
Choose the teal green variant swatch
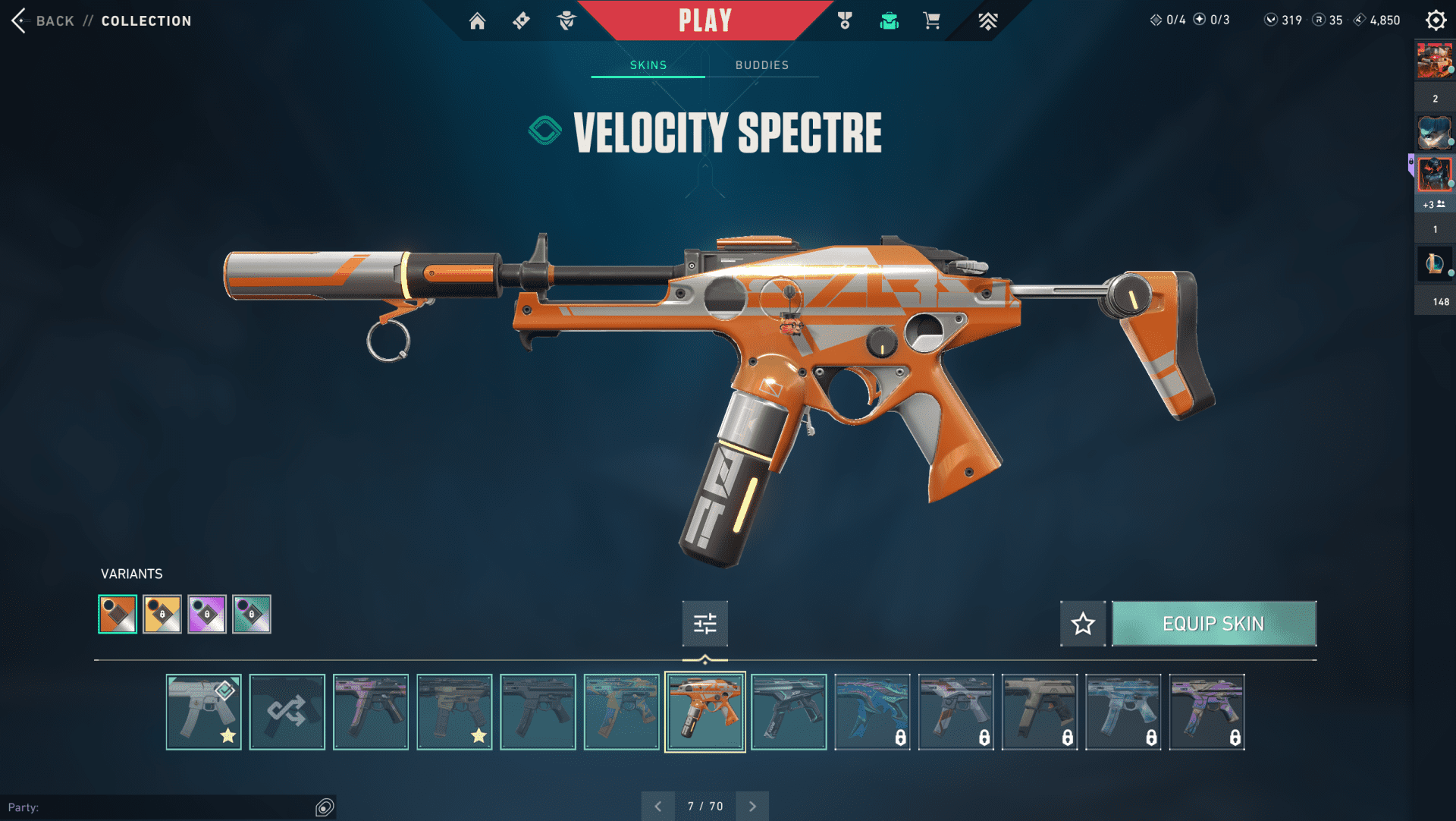(252, 614)
